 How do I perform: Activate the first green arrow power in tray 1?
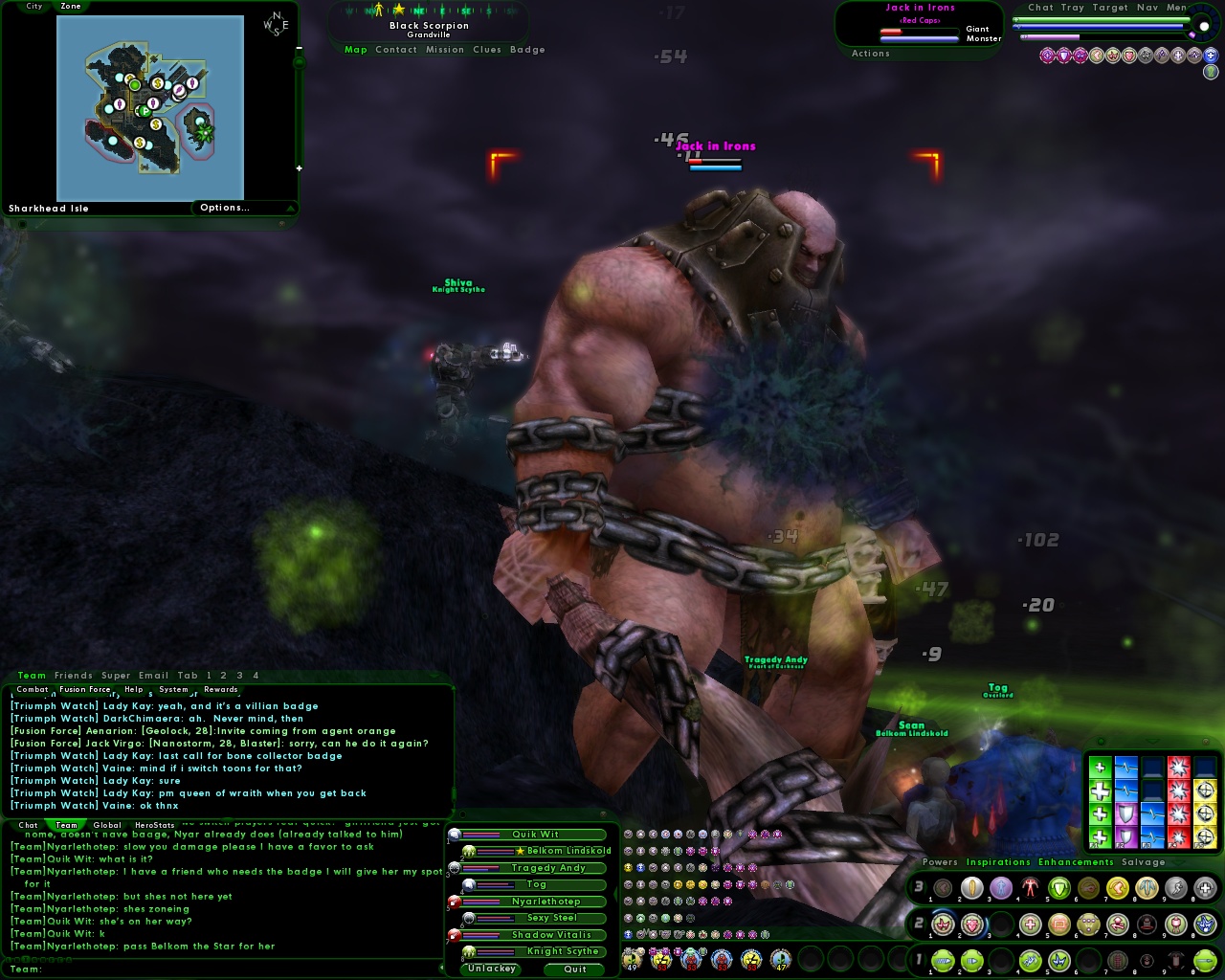(943, 961)
